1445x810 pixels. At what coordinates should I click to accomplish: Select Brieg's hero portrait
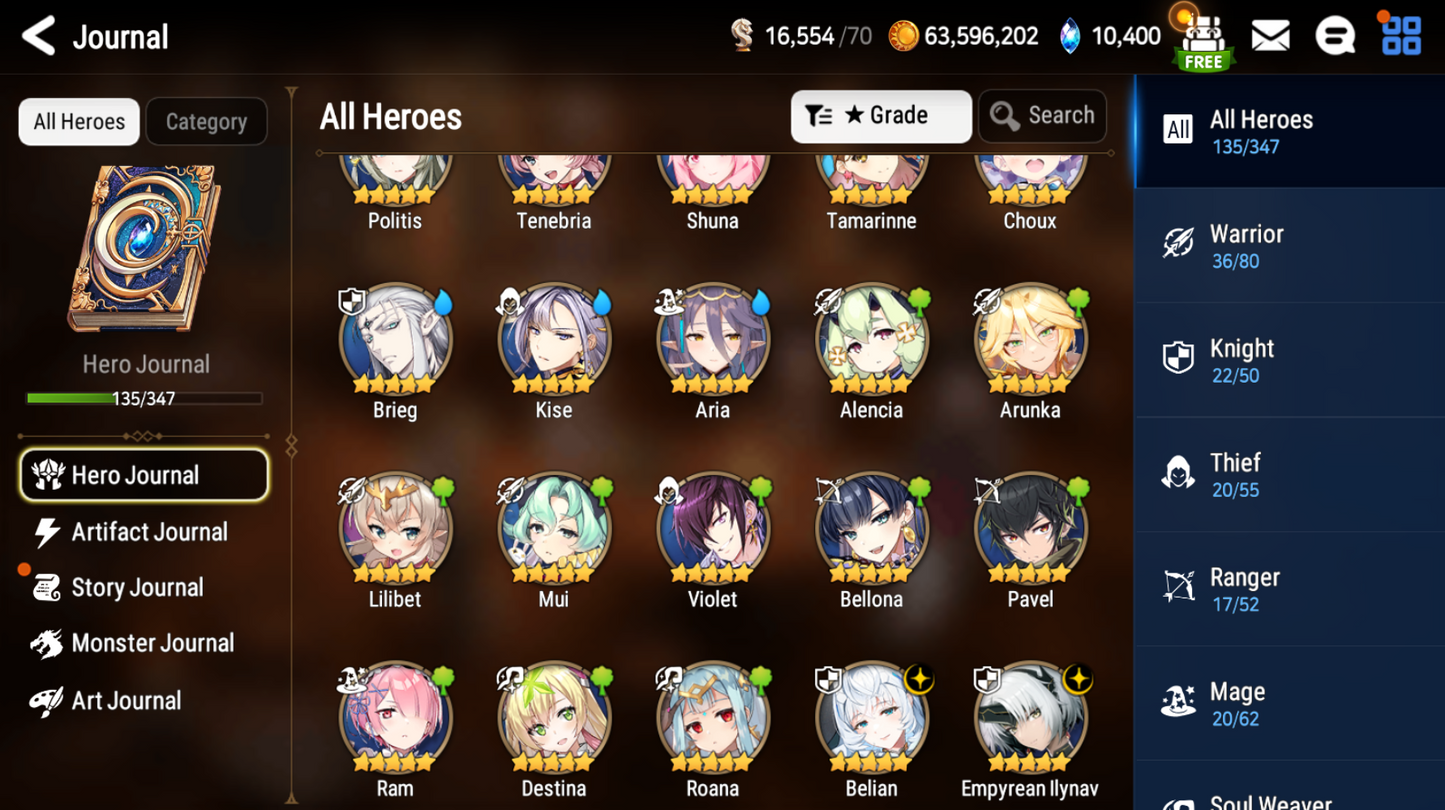(x=395, y=340)
